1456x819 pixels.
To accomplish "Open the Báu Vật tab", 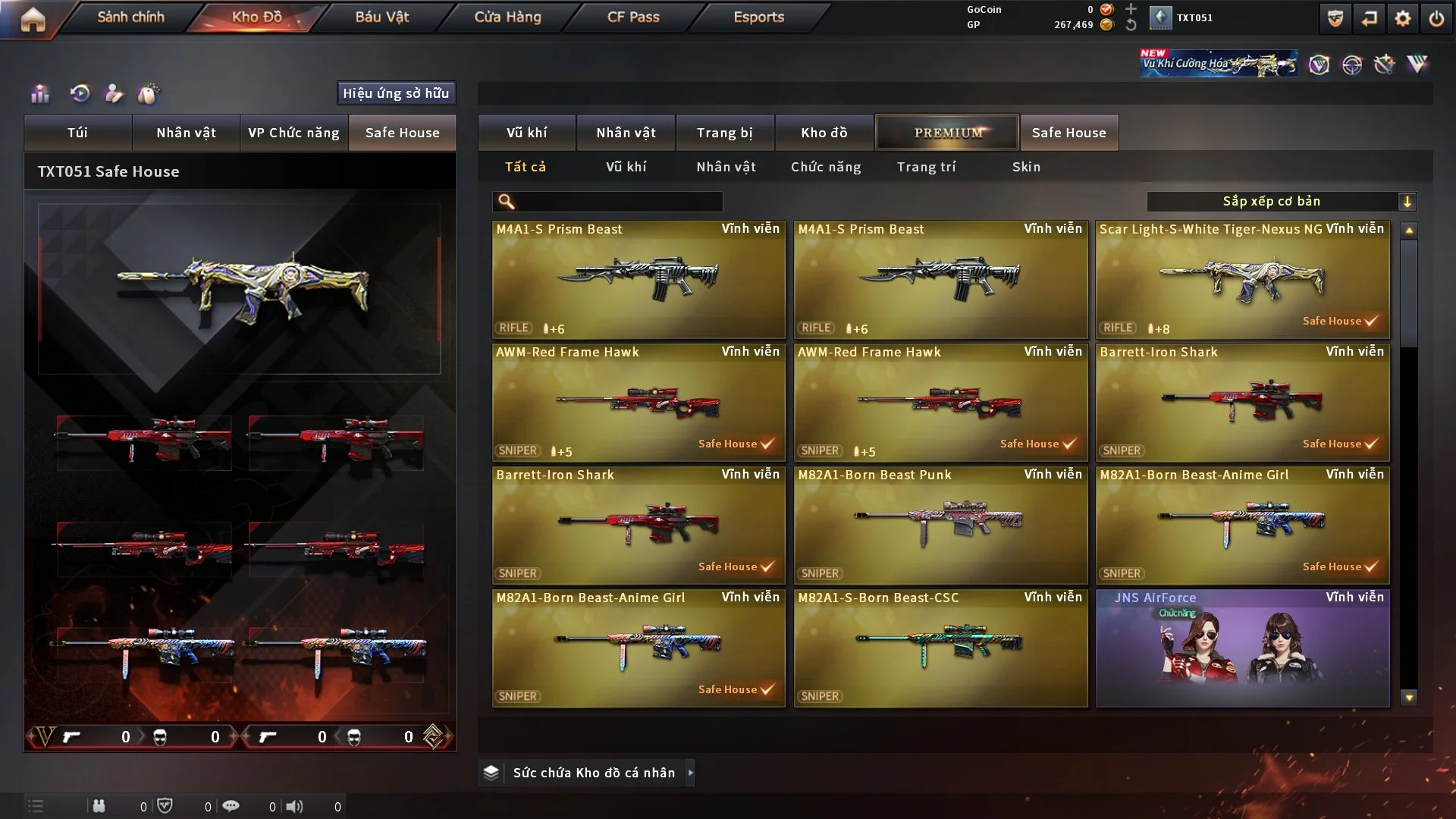I will 381,17.
